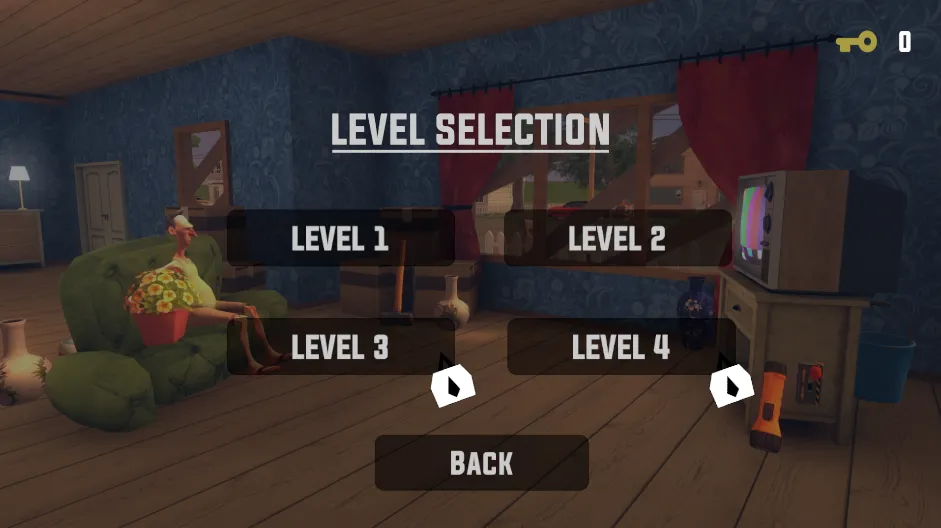Select Level 1

[340, 238]
